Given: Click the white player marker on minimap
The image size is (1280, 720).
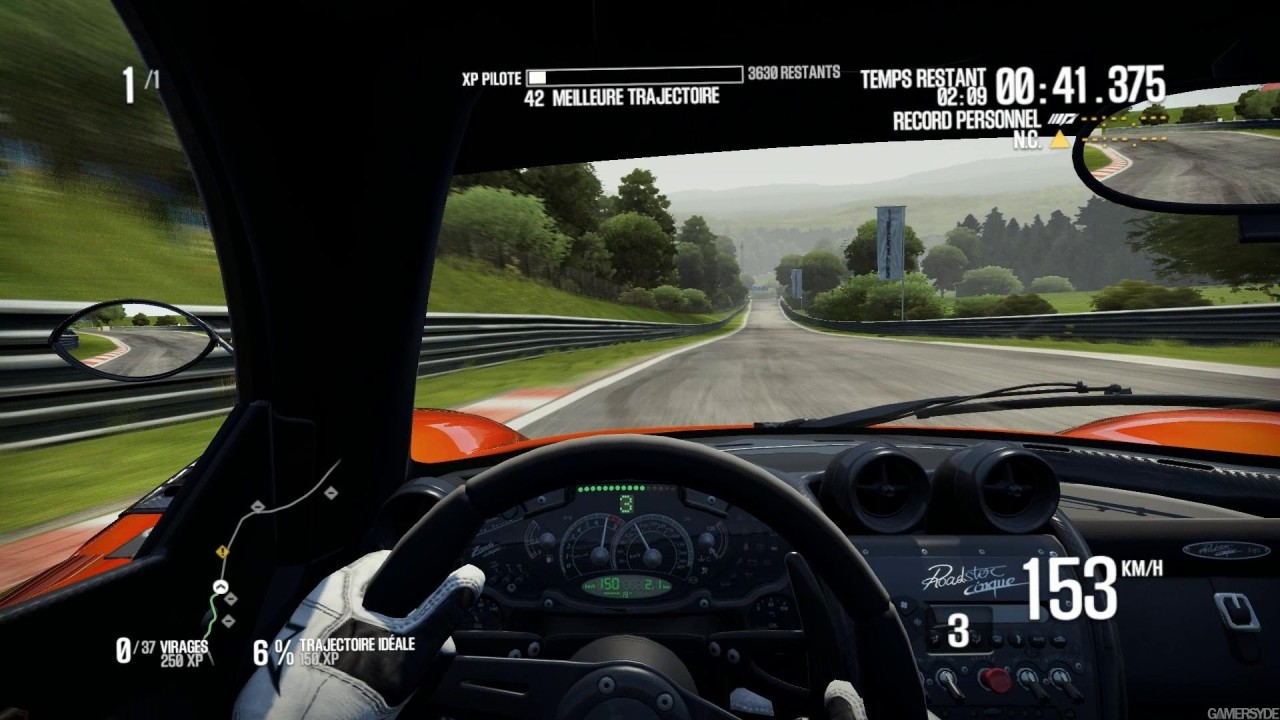Looking at the screenshot, I should coord(221,587).
